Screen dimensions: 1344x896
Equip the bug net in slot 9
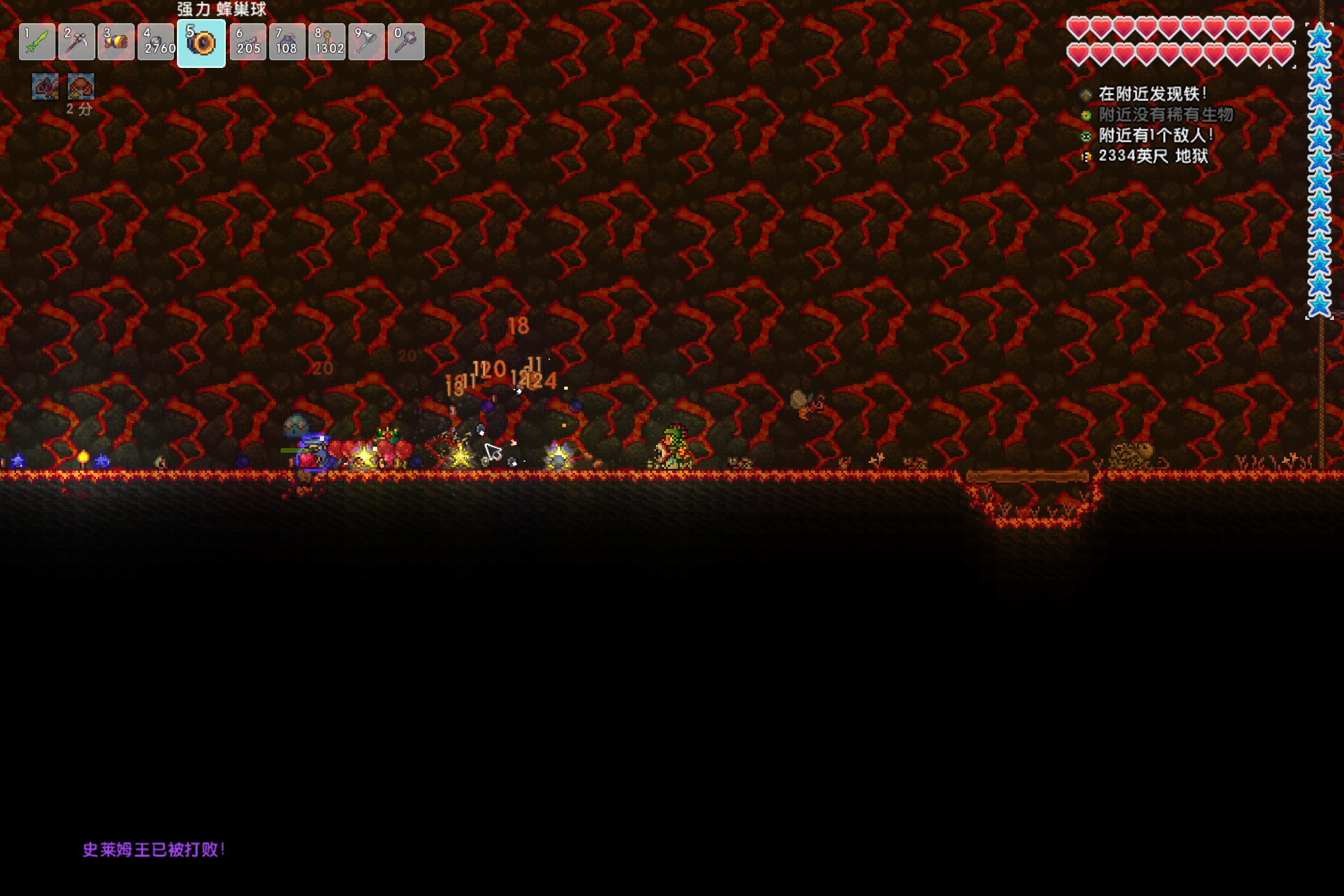tap(366, 42)
